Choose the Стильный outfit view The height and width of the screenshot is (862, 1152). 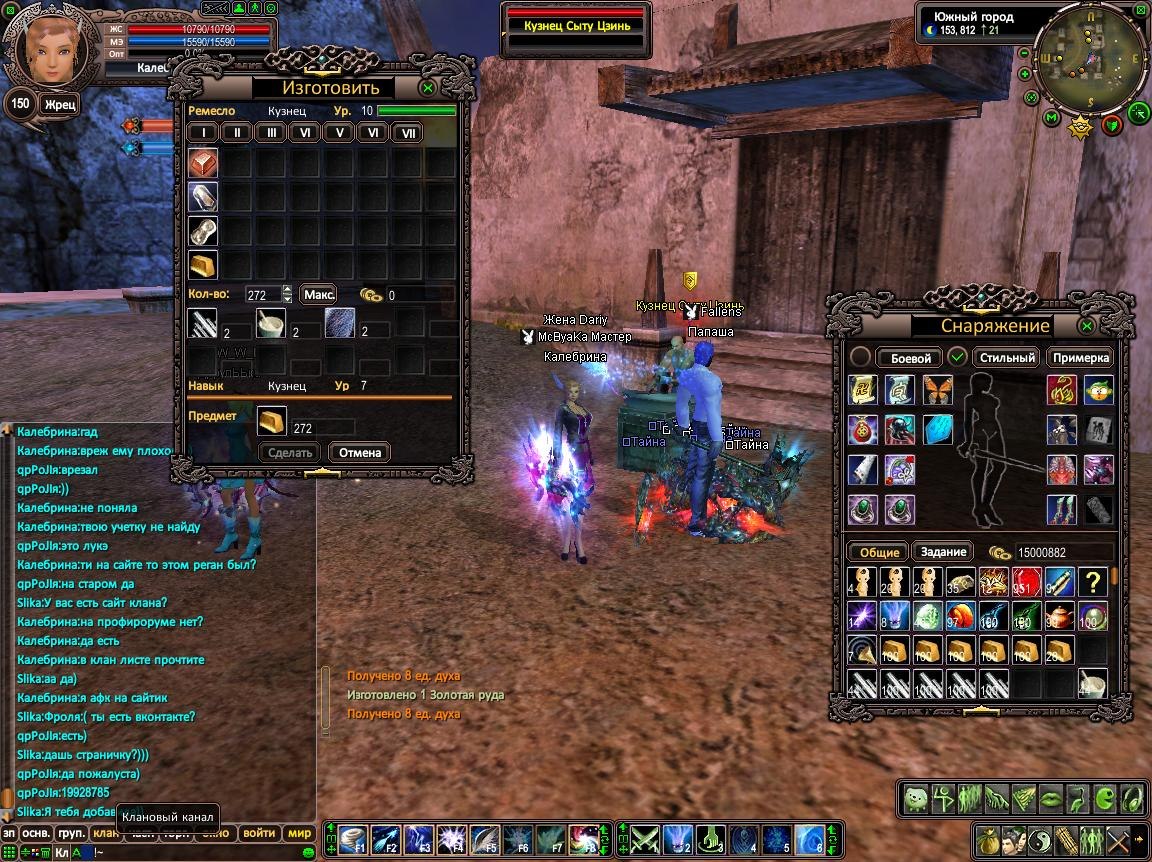click(1007, 358)
